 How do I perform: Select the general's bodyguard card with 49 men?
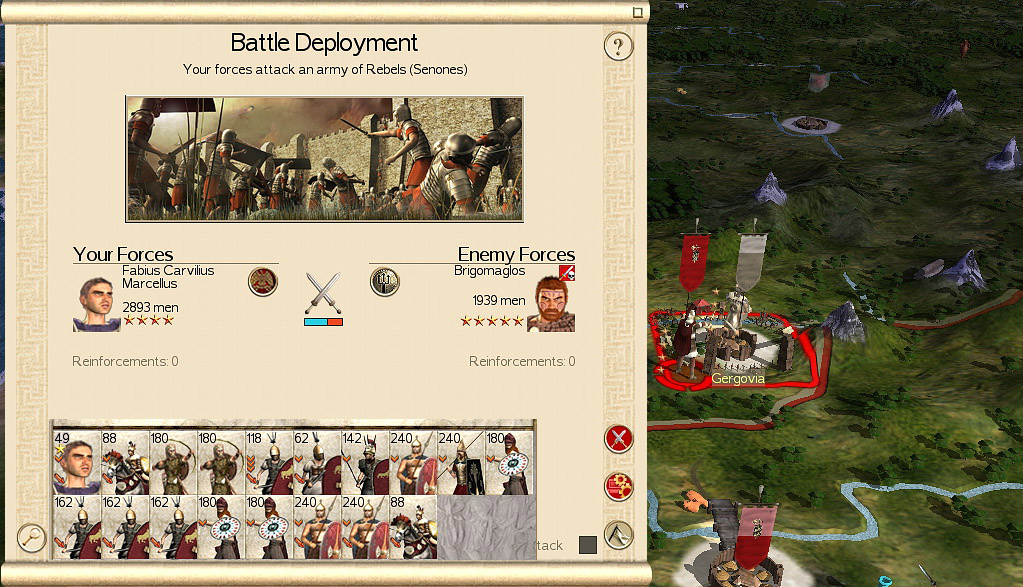(76, 462)
